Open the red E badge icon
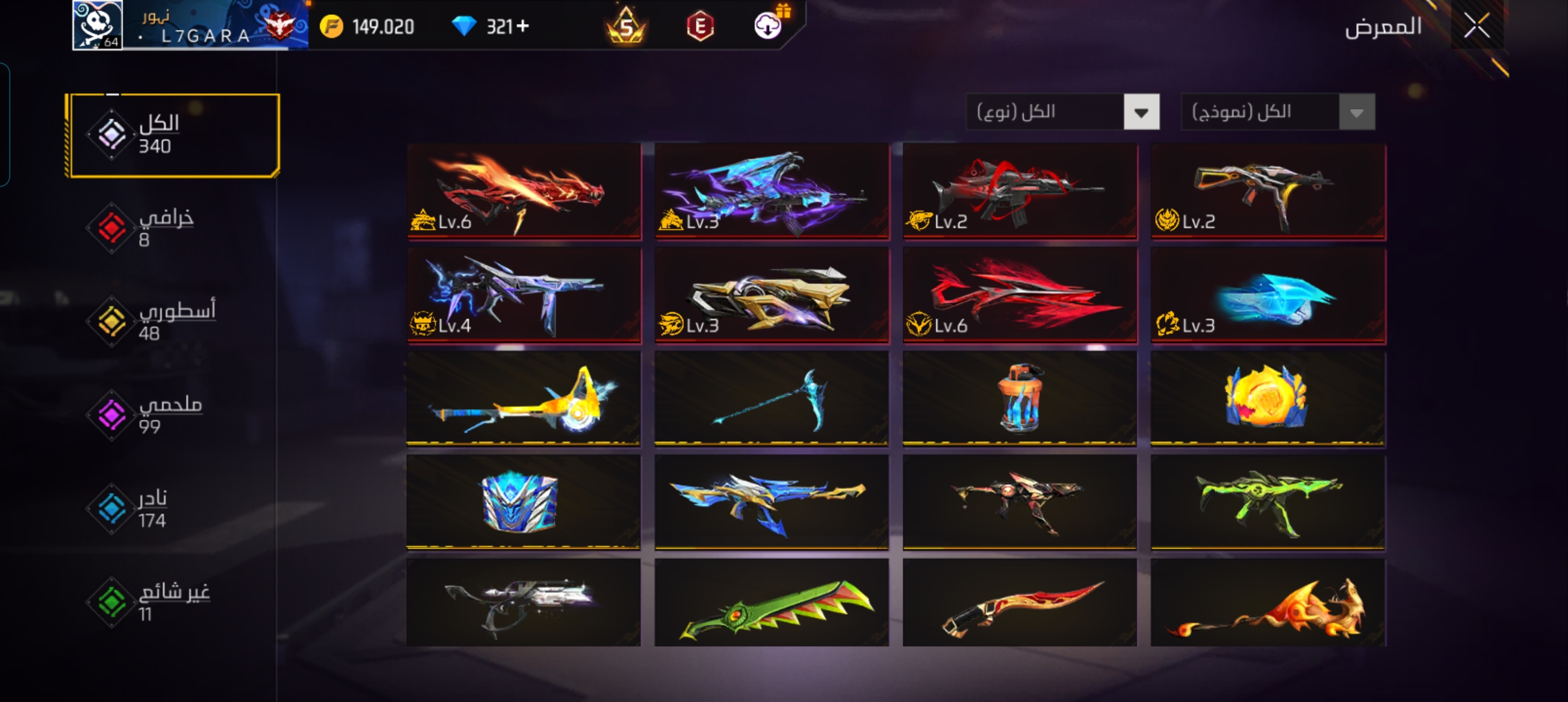This screenshot has width=1568, height=702. [700, 27]
